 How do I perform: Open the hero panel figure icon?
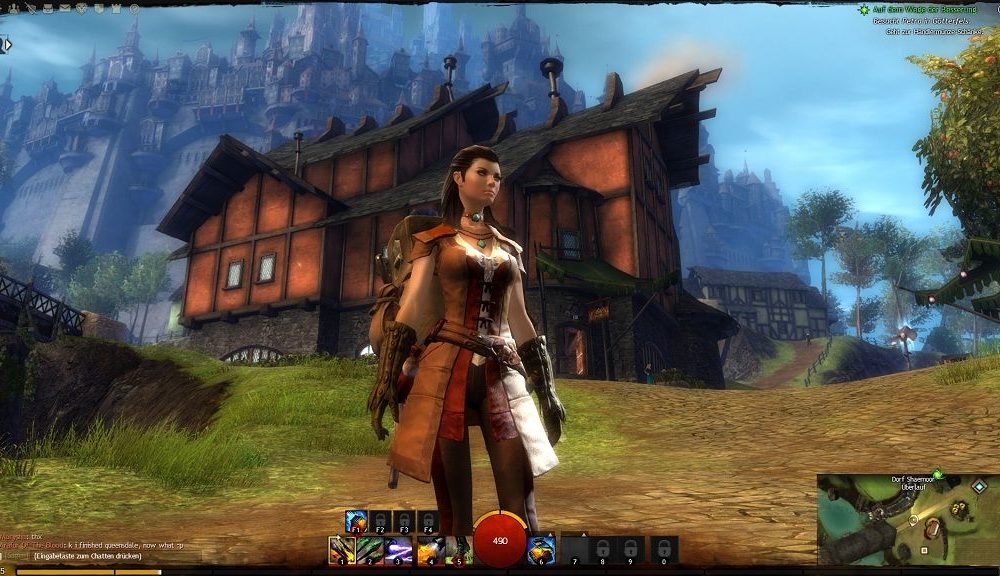(14, 9)
